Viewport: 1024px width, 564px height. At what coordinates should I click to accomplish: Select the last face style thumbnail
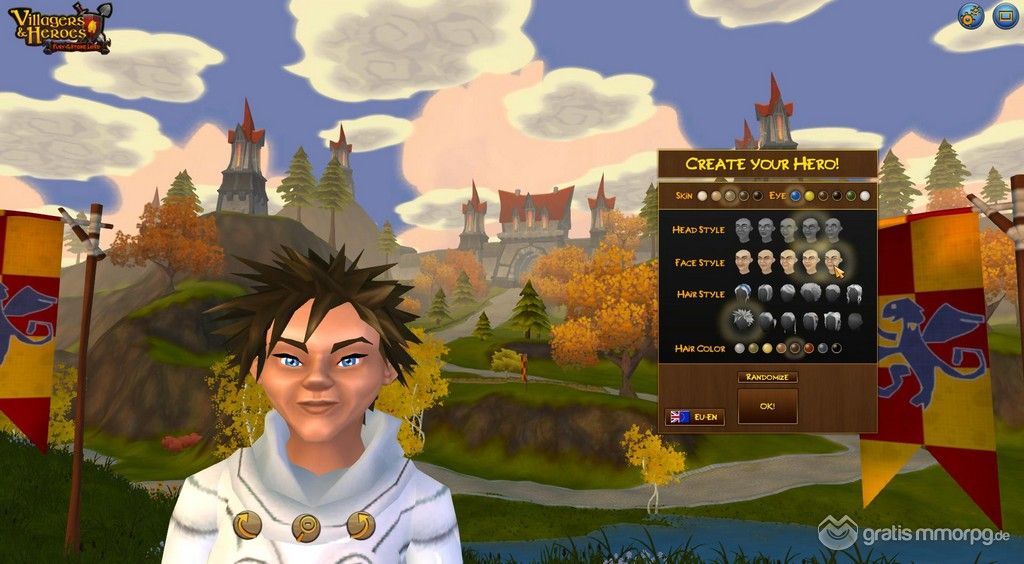tap(833, 261)
